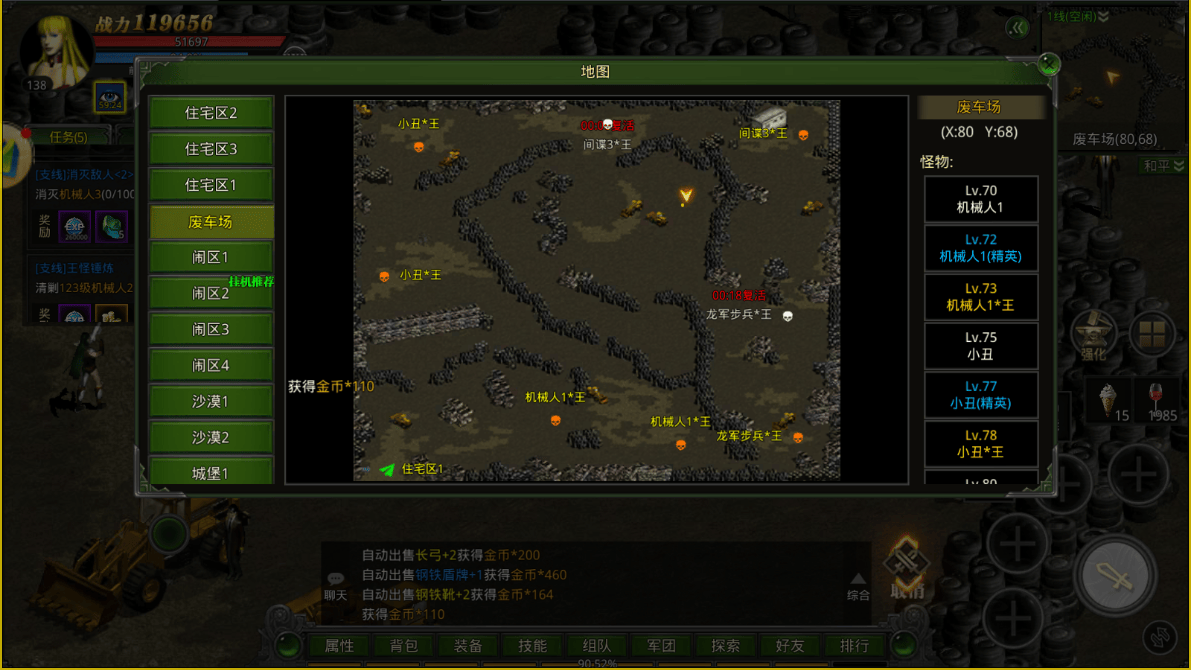Select the Lv.78 小丑*王 monster entry

[980, 444]
